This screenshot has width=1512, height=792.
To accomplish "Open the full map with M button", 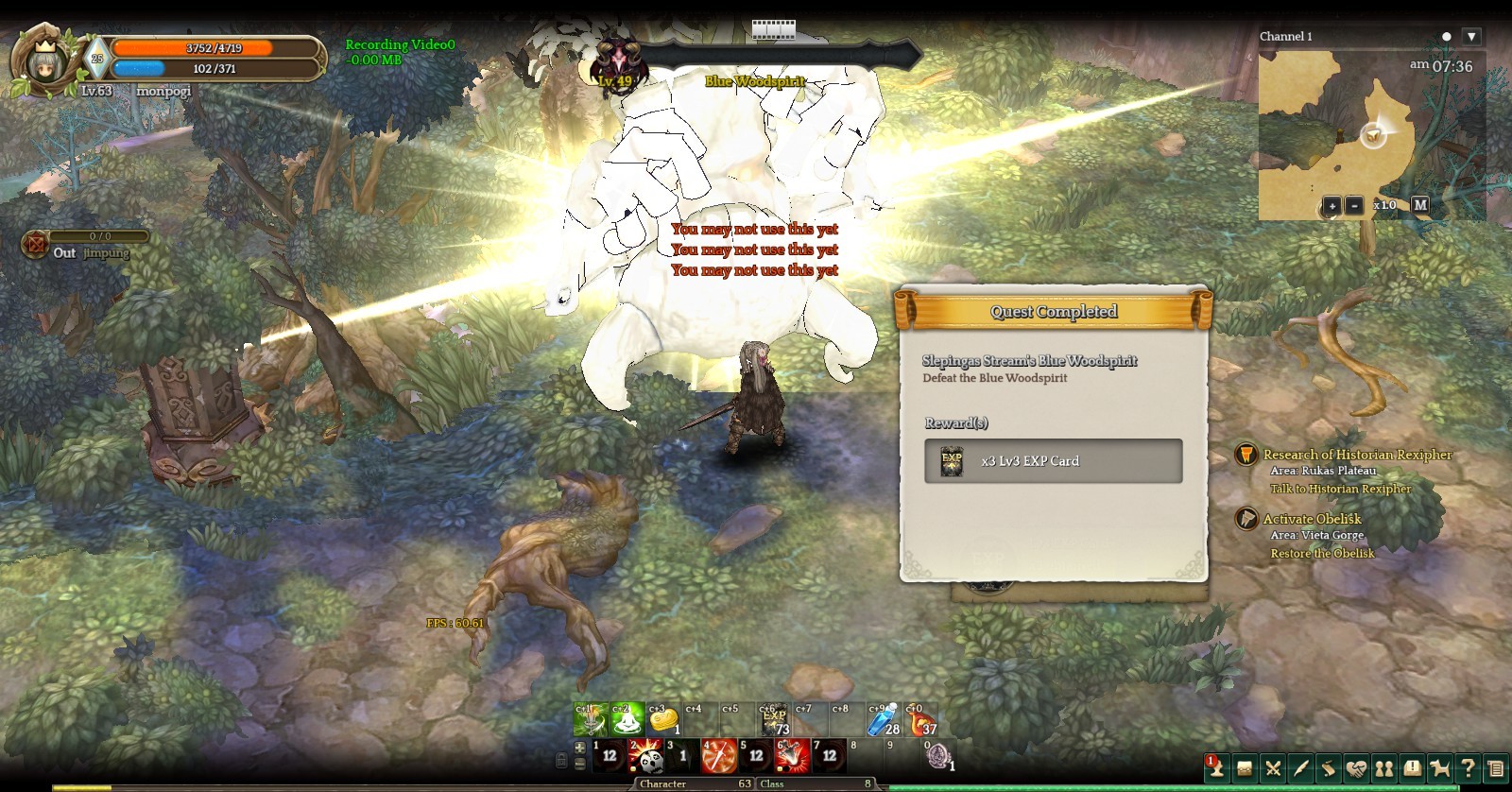I will [x=1420, y=204].
